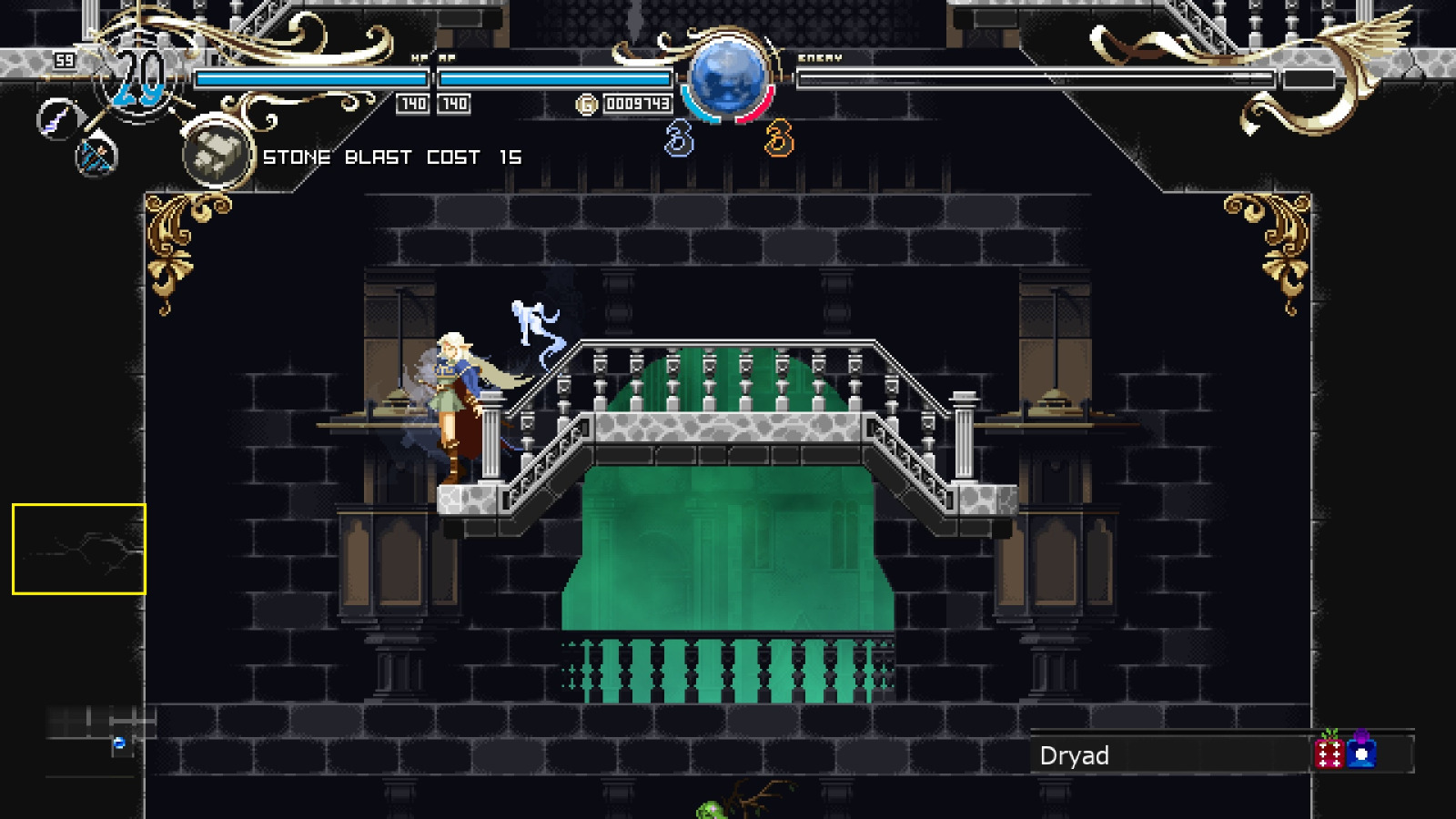Click the ENEMY label above the boss bar
The height and width of the screenshot is (819, 1456).
(819, 56)
